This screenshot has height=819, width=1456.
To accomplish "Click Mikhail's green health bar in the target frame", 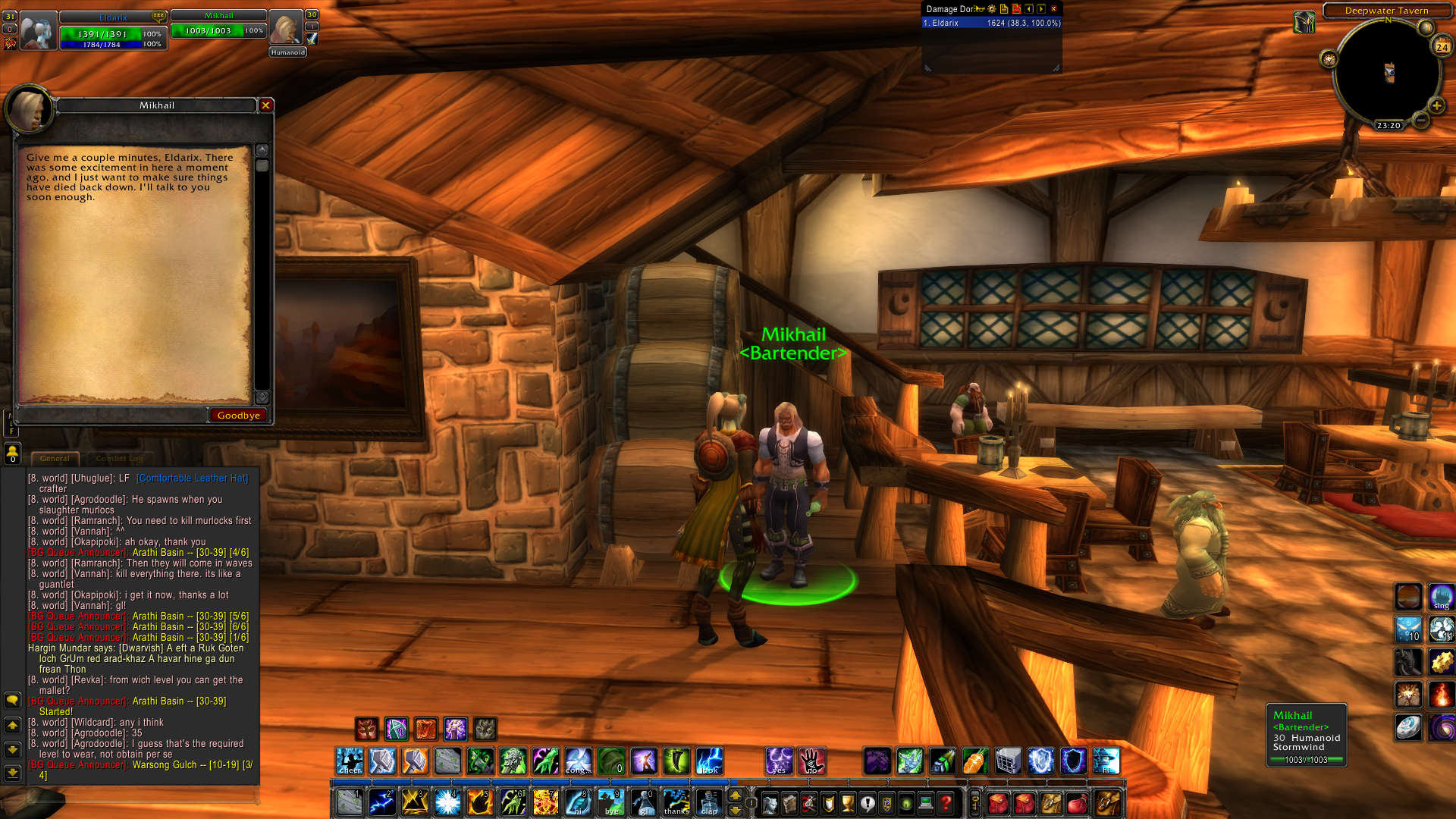I will click(x=218, y=31).
